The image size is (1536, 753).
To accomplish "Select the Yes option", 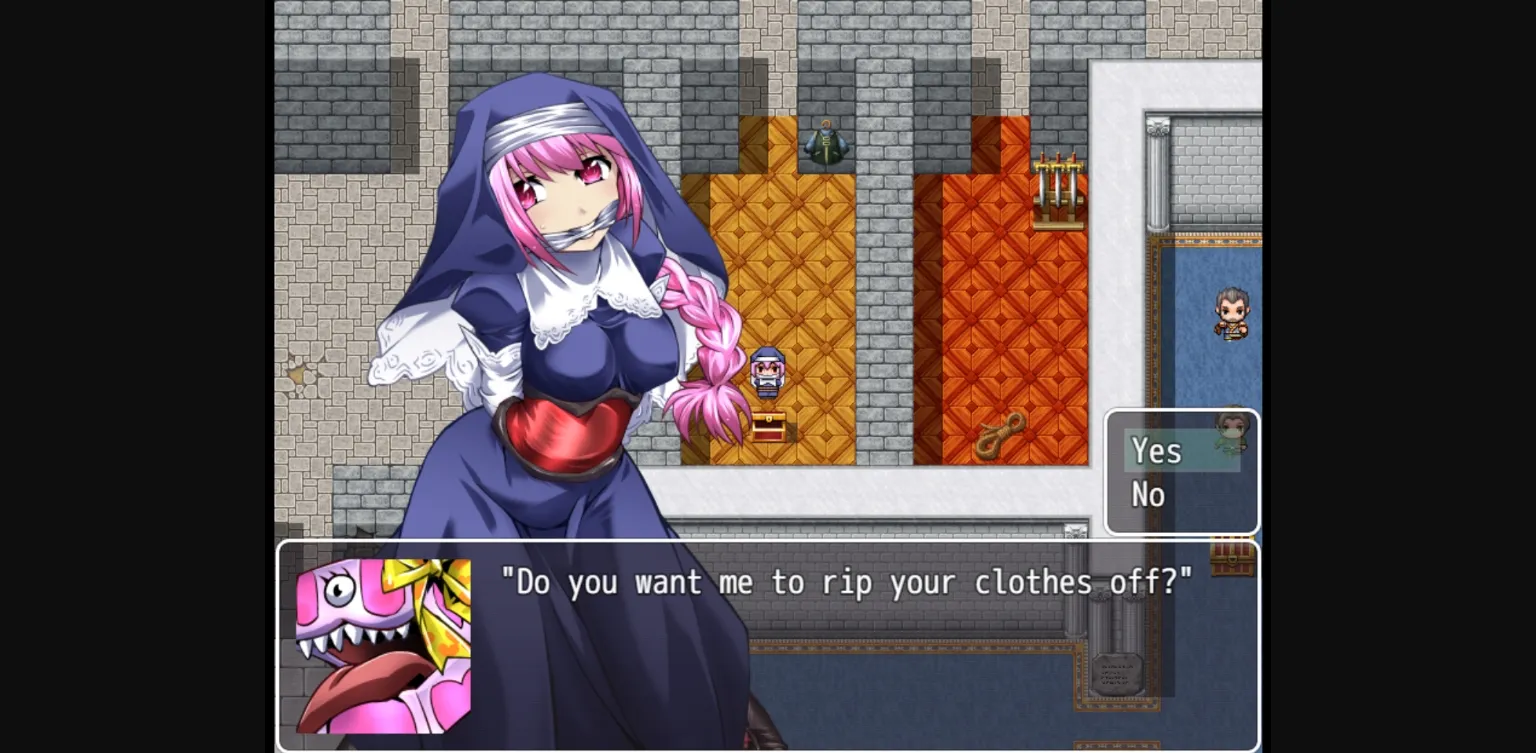I will pyautogui.click(x=1156, y=451).
